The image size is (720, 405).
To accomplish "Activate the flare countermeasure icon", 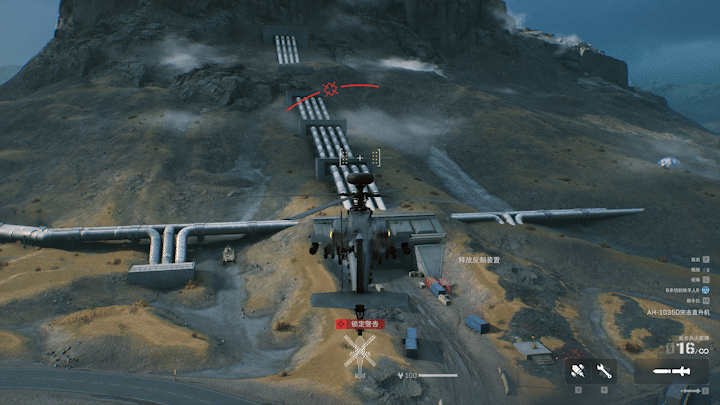I will [578, 371].
